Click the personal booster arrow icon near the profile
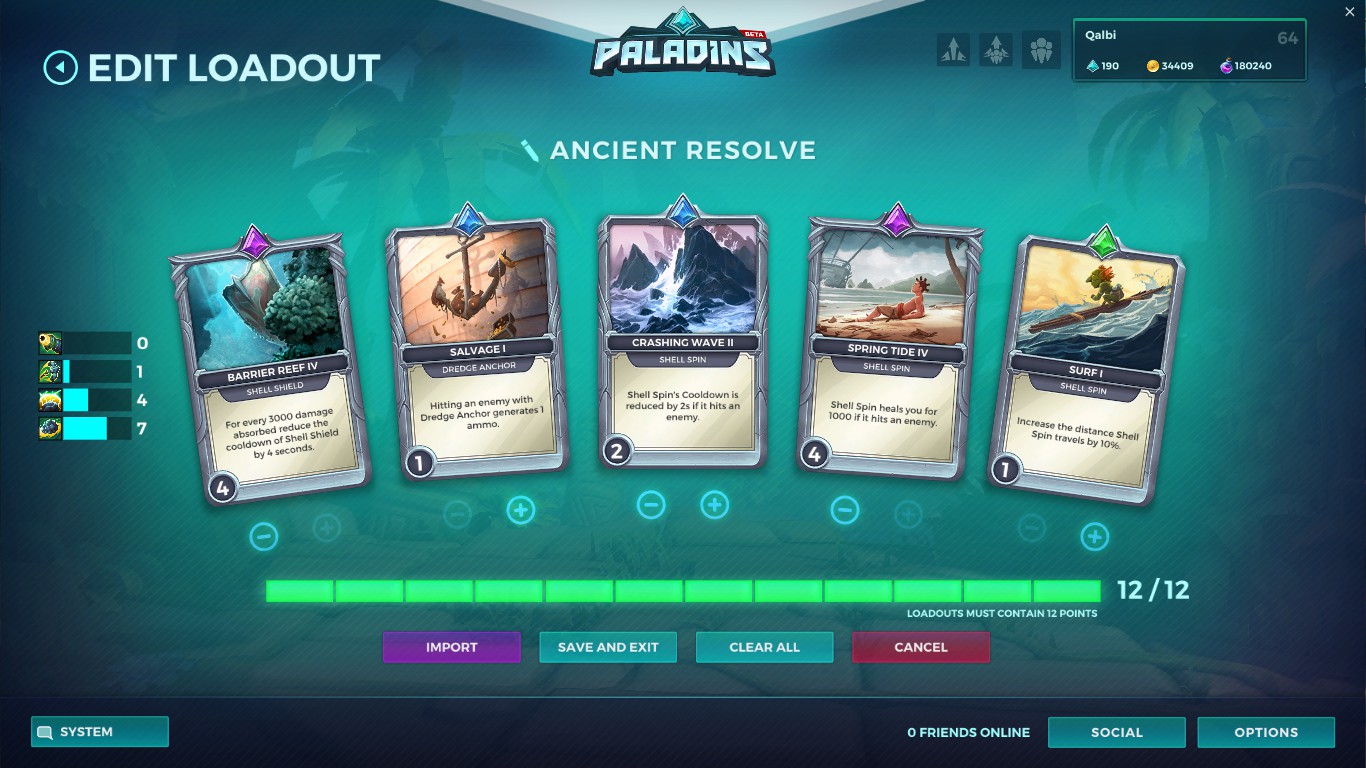 click(953, 49)
